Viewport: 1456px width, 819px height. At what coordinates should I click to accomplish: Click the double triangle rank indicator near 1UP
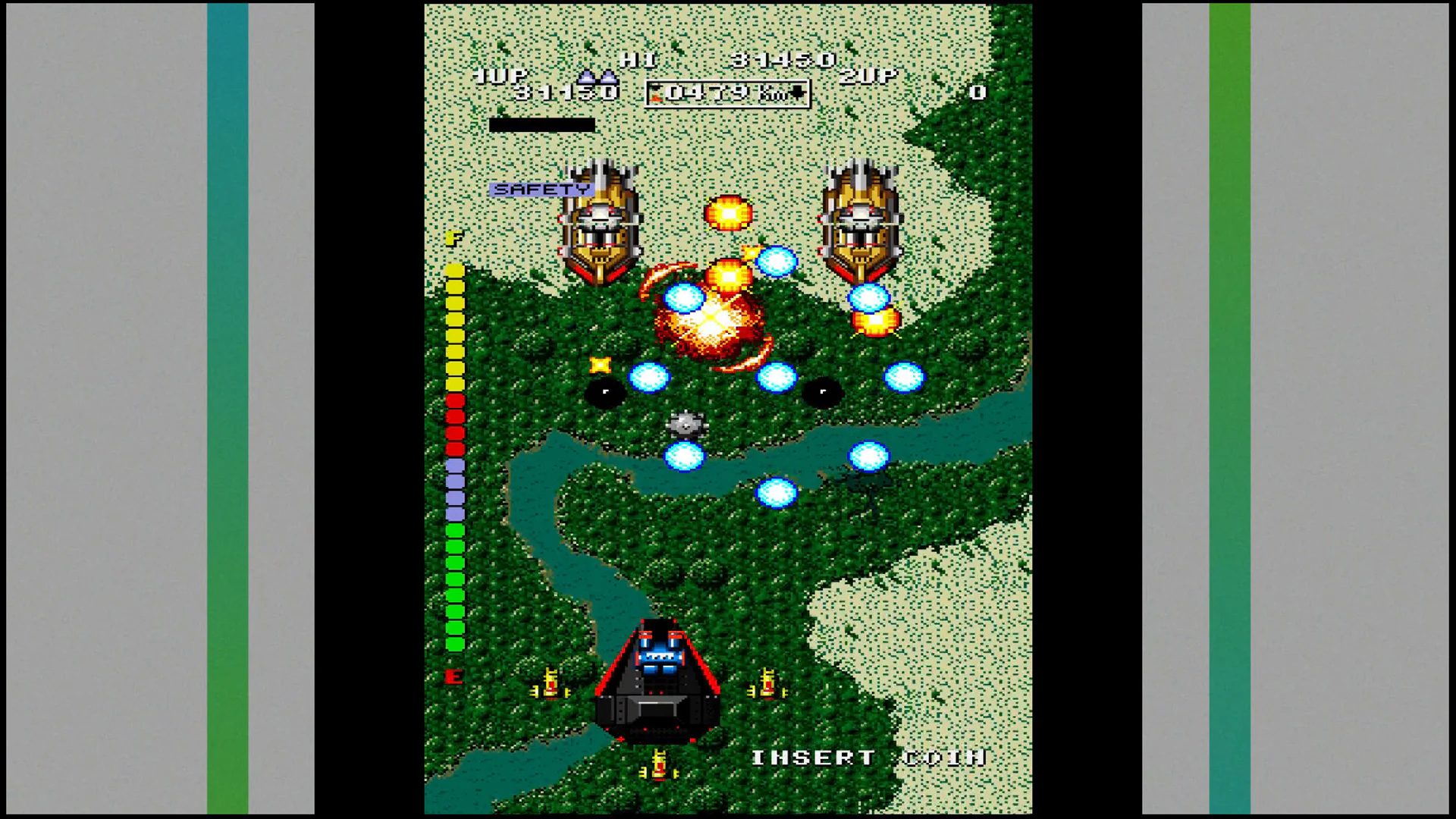coord(598,77)
